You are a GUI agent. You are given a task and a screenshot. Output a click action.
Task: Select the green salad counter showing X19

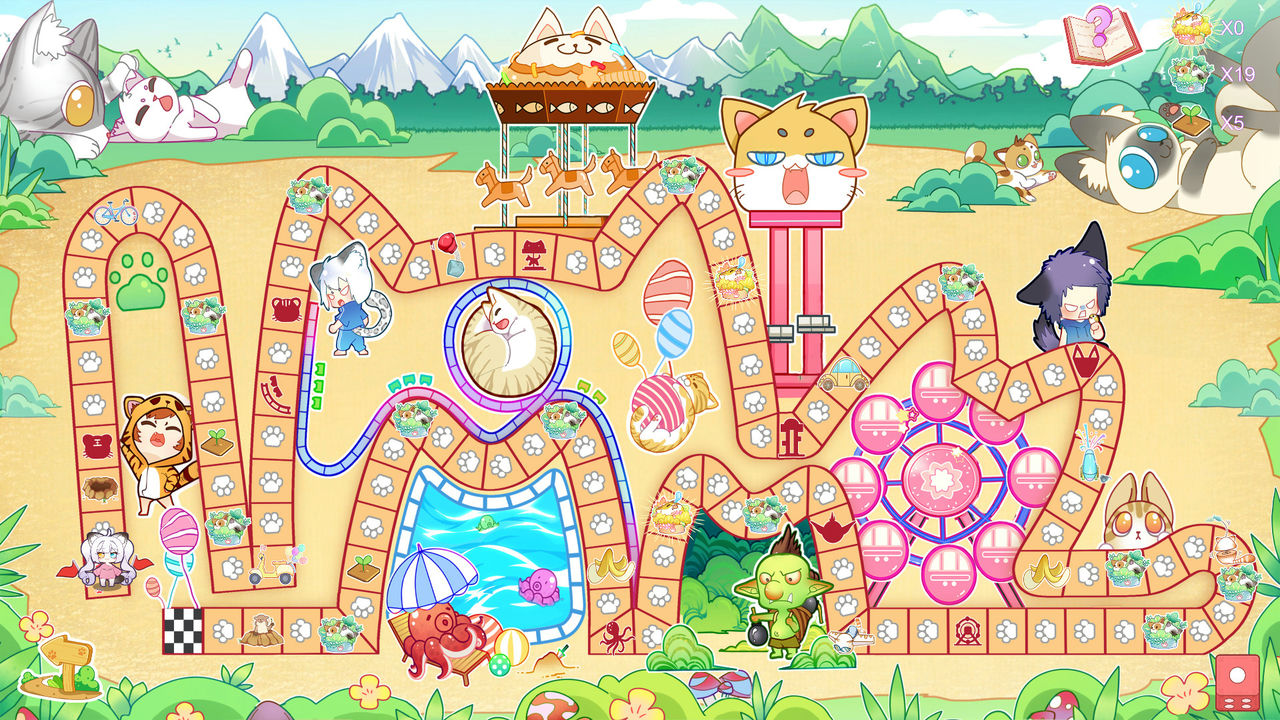1189,75
